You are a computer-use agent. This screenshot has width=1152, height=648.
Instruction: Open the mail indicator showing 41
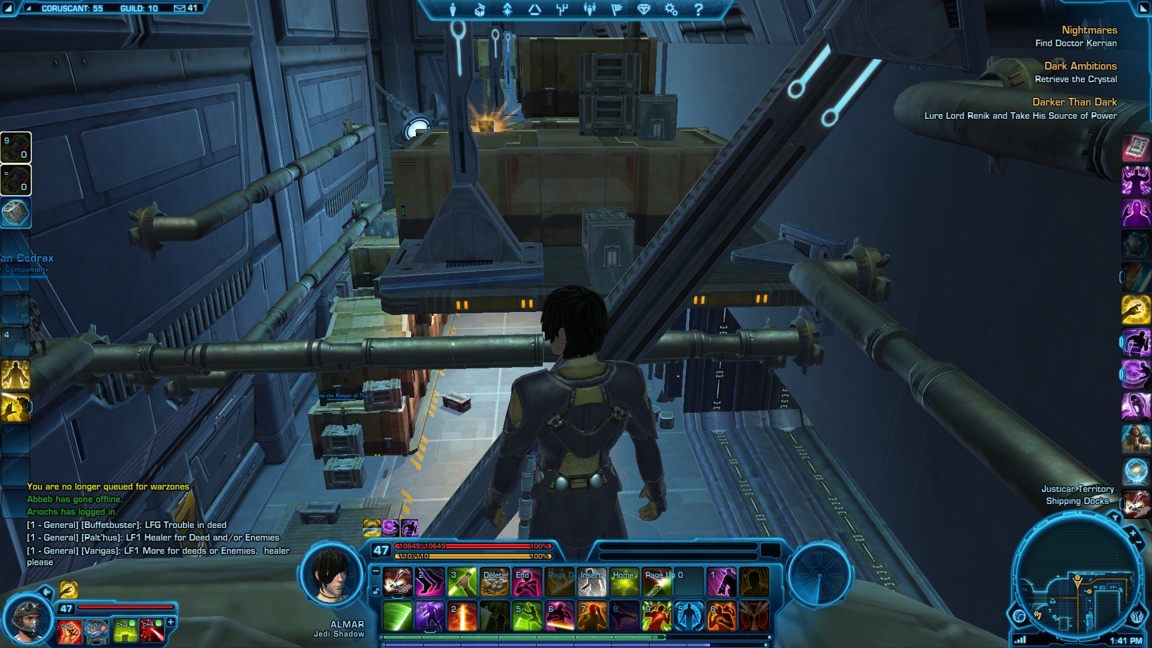[x=186, y=8]
